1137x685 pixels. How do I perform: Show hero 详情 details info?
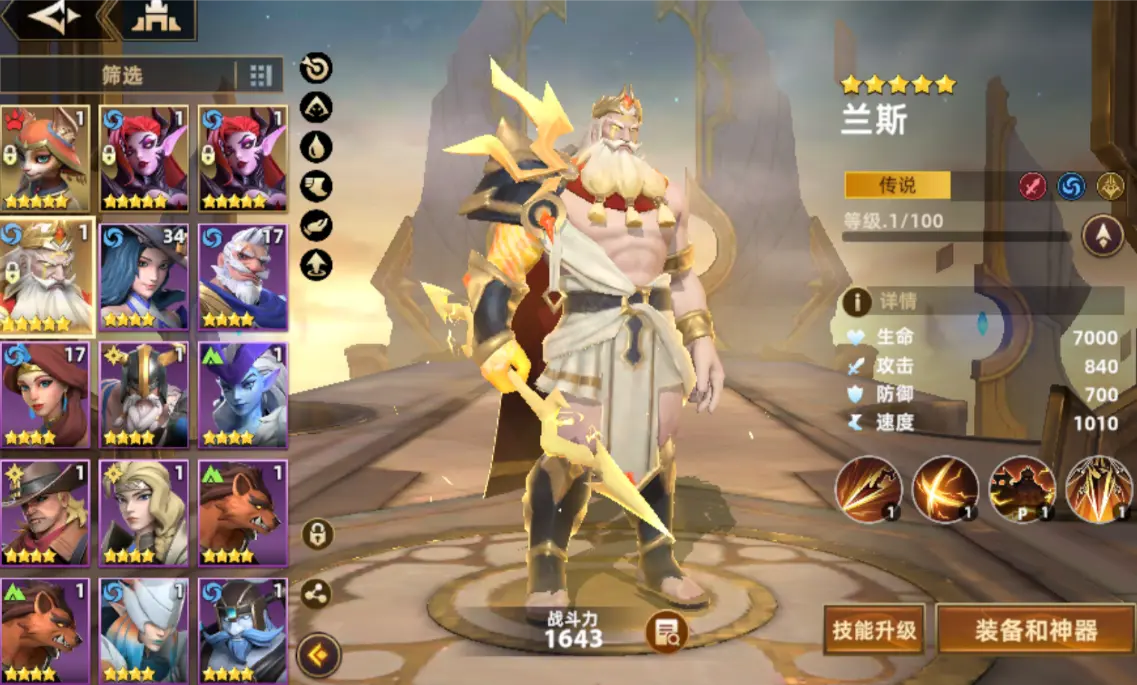857,301
